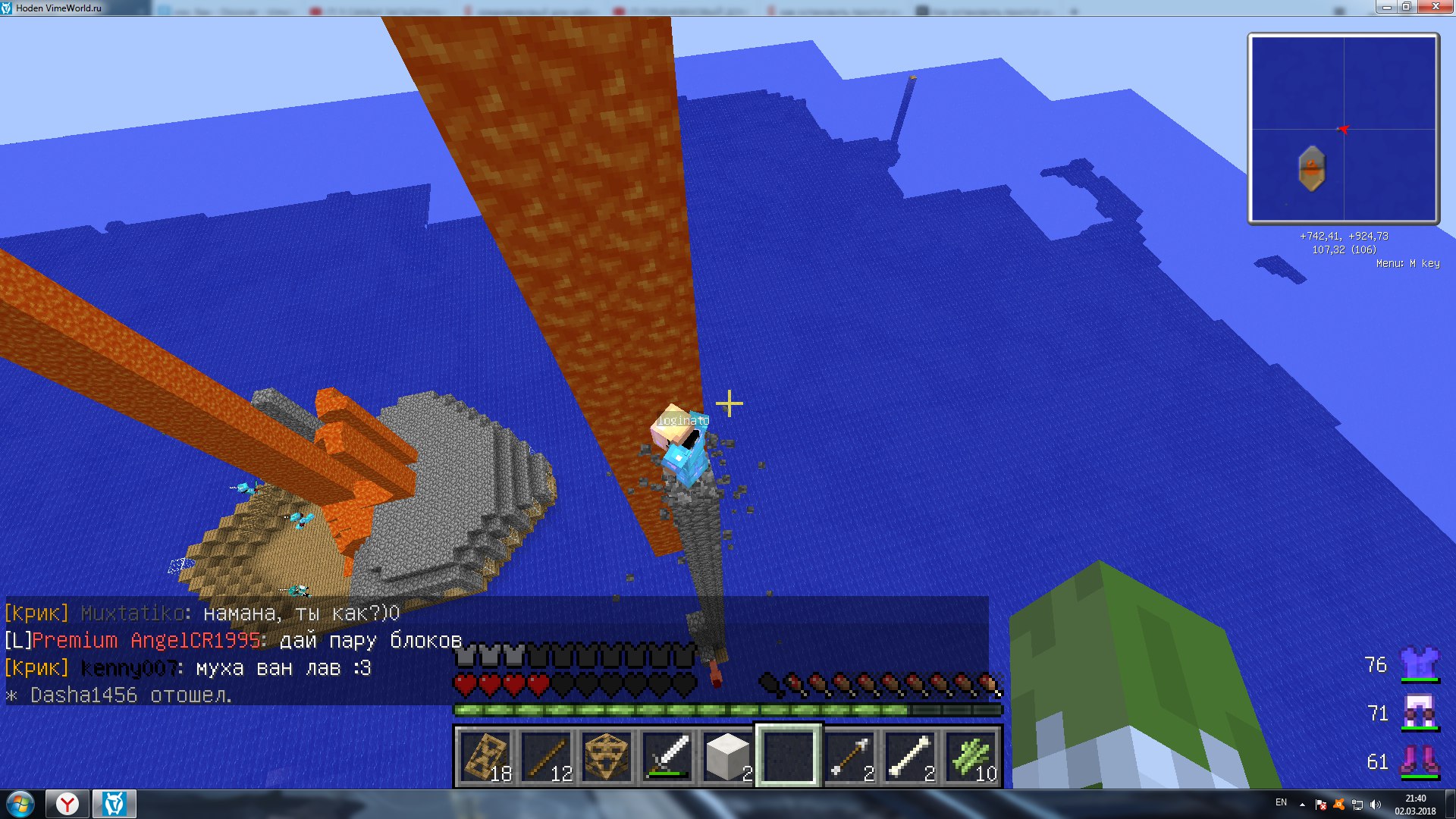This screenshot has height=819, width=1456.
Task: Open the minimap in the corner
Action: [1343, 128]
